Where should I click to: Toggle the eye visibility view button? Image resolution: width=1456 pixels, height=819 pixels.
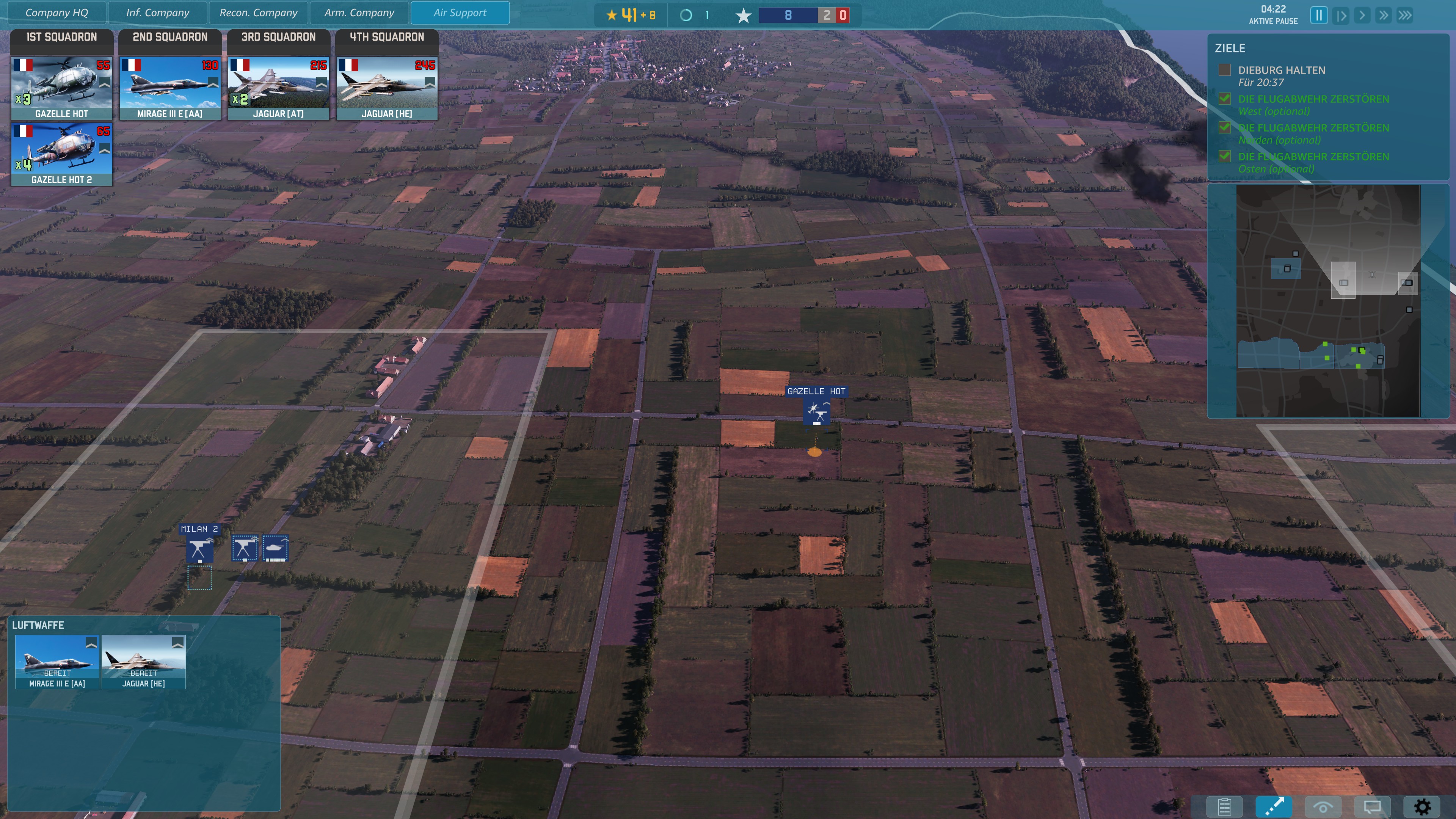1323,806
